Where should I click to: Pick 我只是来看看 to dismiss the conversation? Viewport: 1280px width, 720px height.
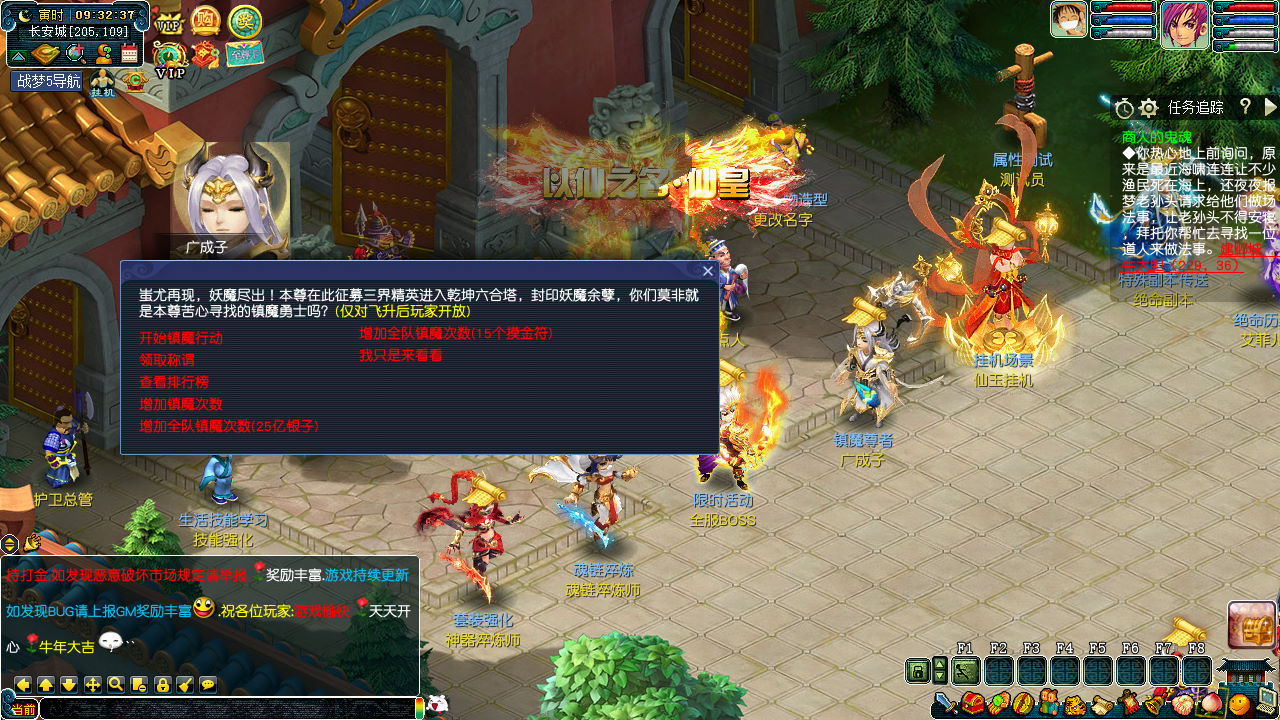click(x=401, y=355)
